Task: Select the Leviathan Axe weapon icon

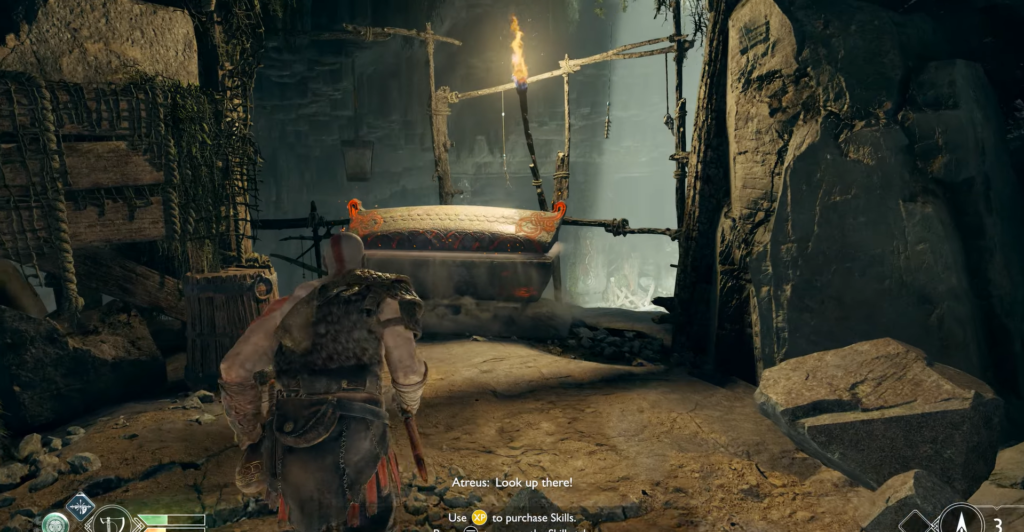Action: pos(110,521)
